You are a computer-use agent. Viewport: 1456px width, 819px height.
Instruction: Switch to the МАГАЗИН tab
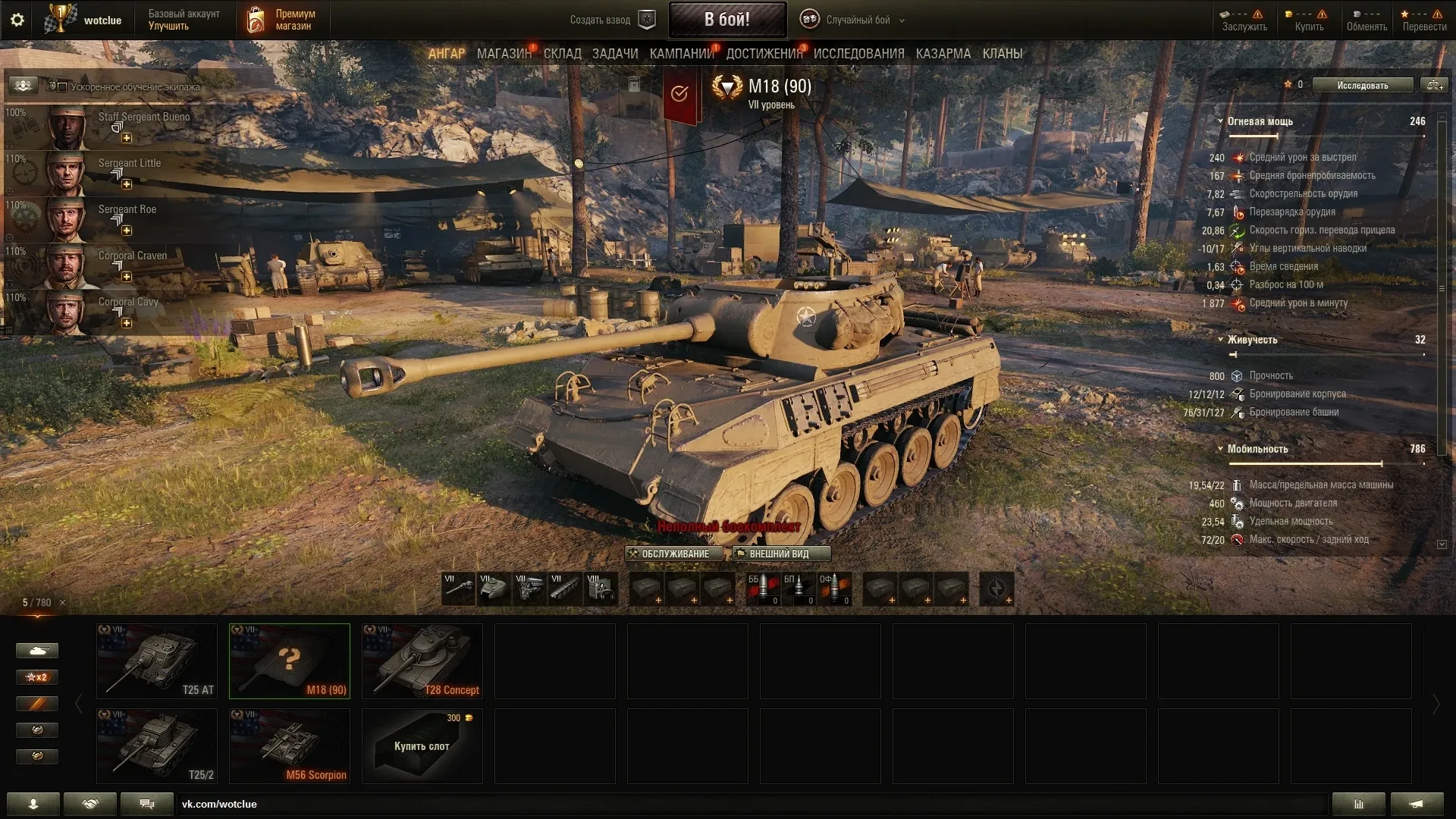pyautogui.click(x=504, y=54)
